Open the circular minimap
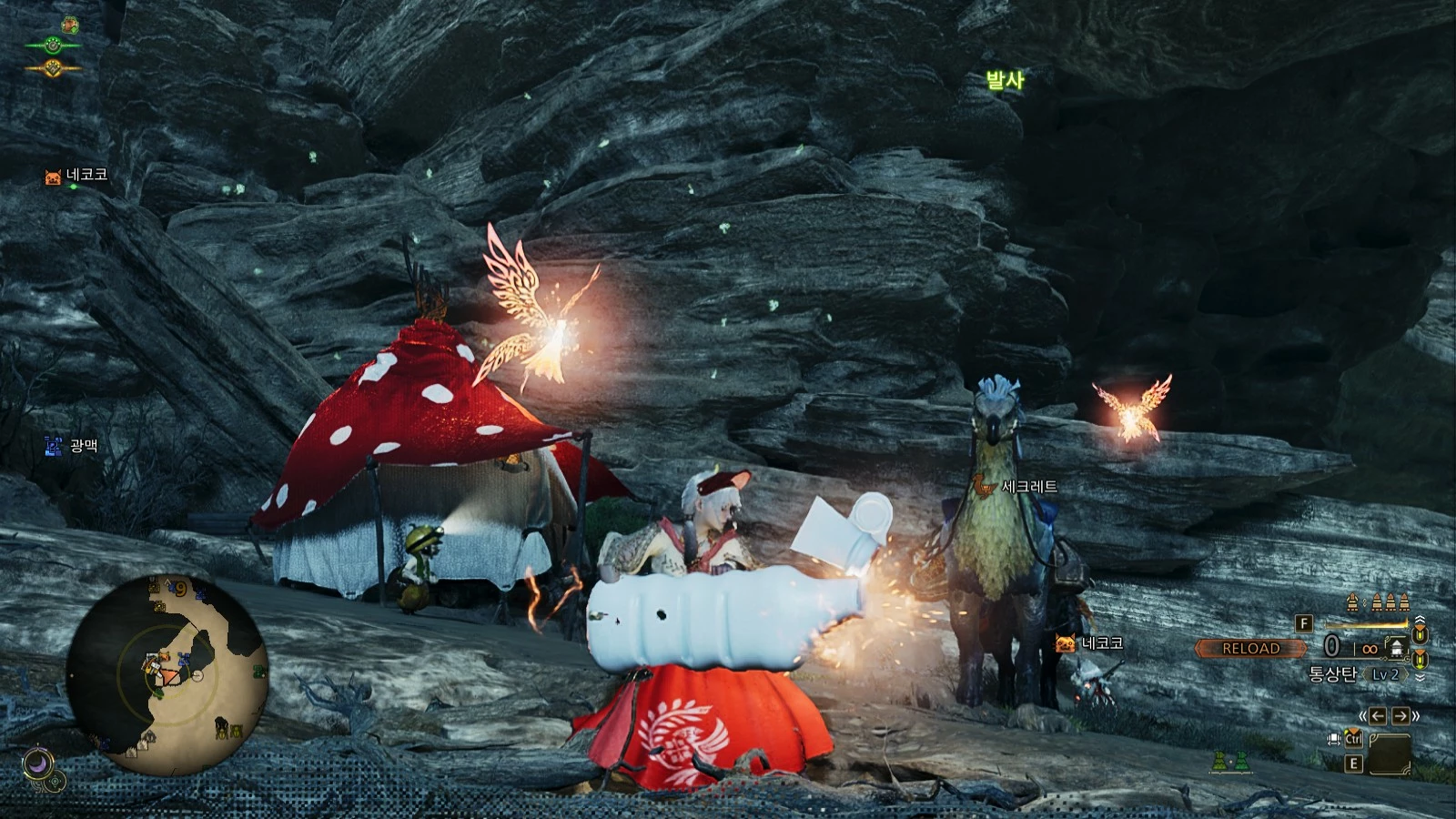 pyautogui.click(x=167, y=672)
